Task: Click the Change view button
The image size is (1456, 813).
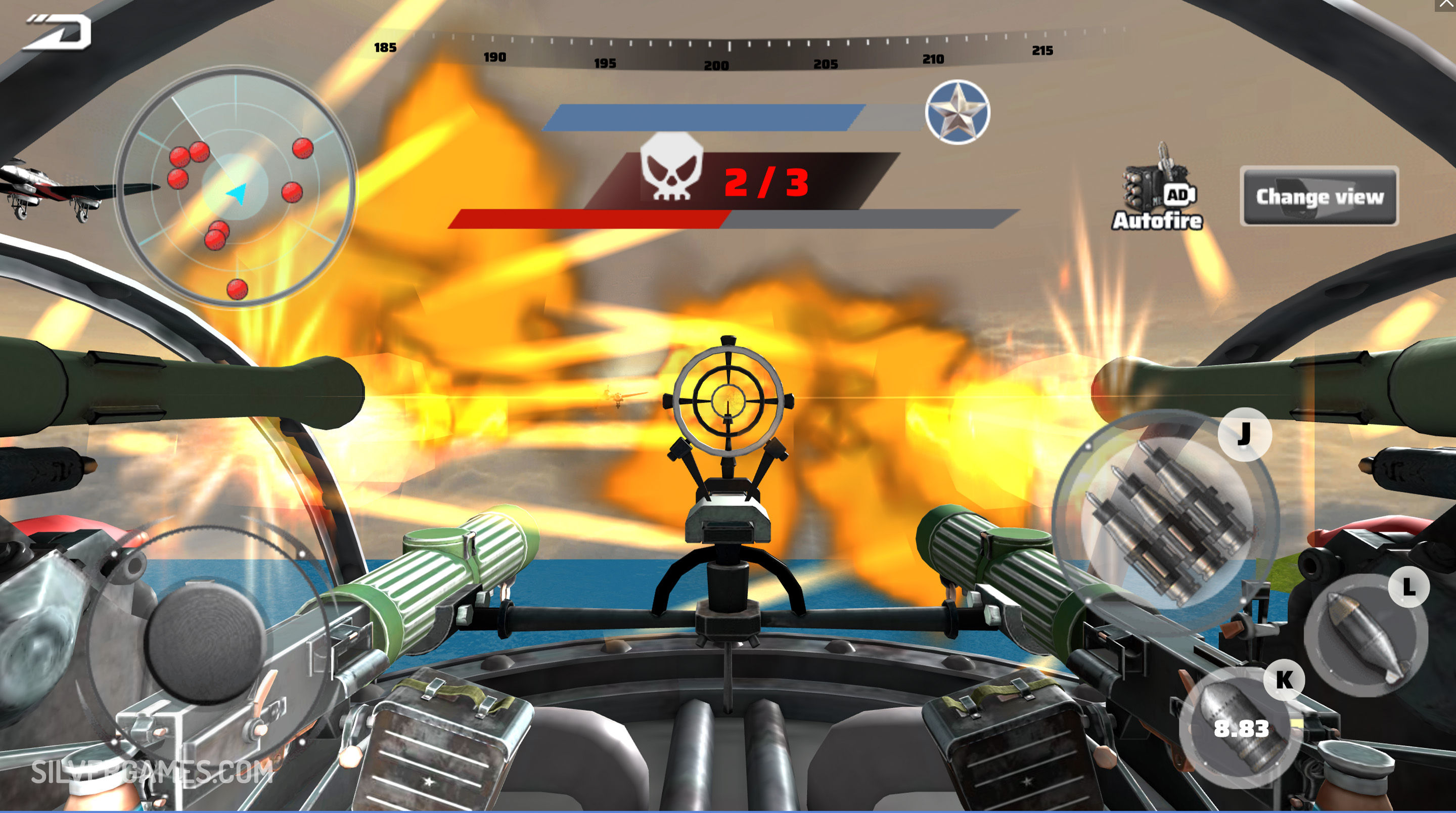Action: point(1319,196)
